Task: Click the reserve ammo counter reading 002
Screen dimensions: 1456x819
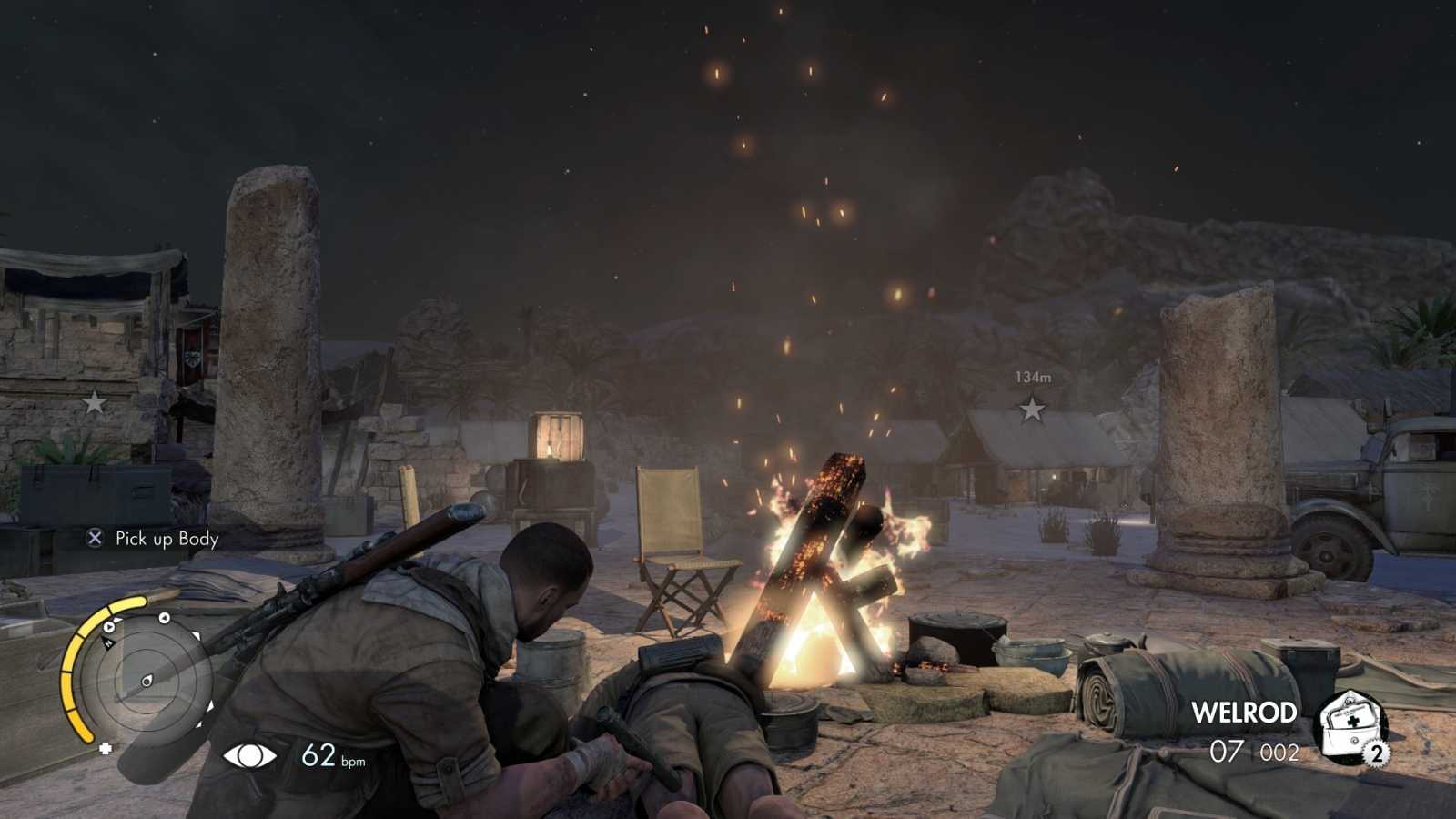Action: 1279,752
